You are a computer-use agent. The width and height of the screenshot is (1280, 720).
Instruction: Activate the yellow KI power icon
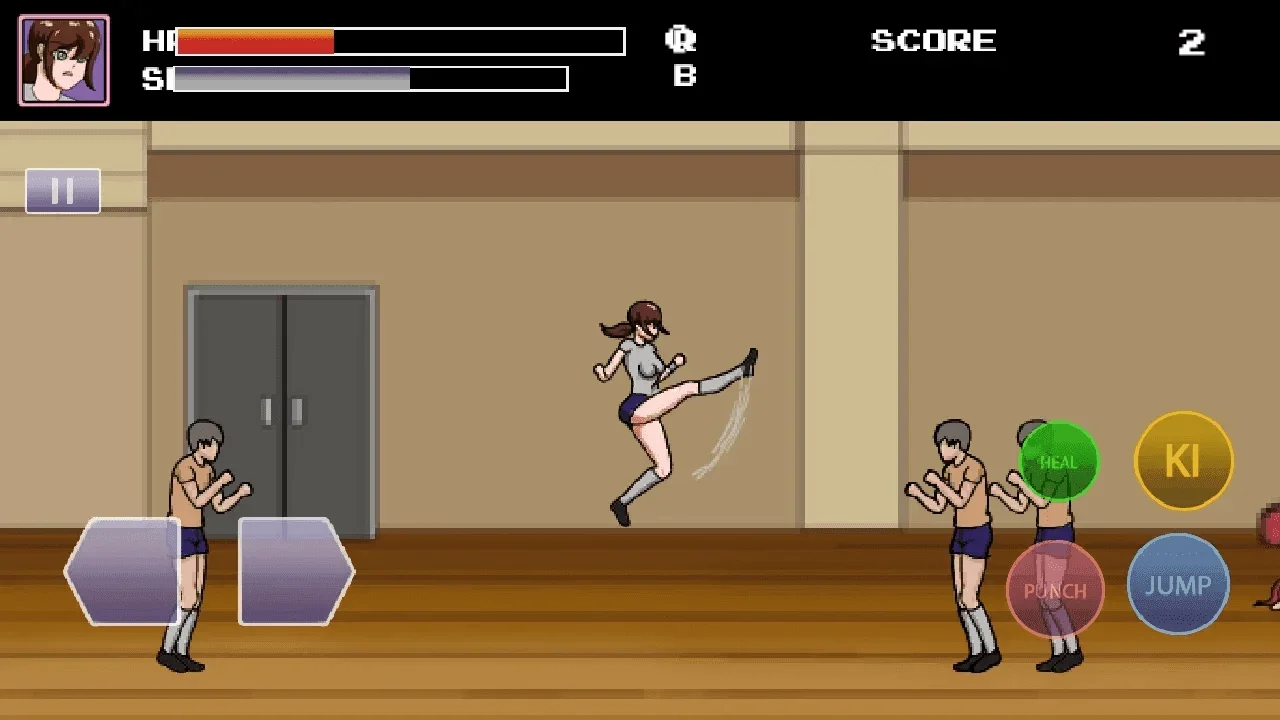1183,460
